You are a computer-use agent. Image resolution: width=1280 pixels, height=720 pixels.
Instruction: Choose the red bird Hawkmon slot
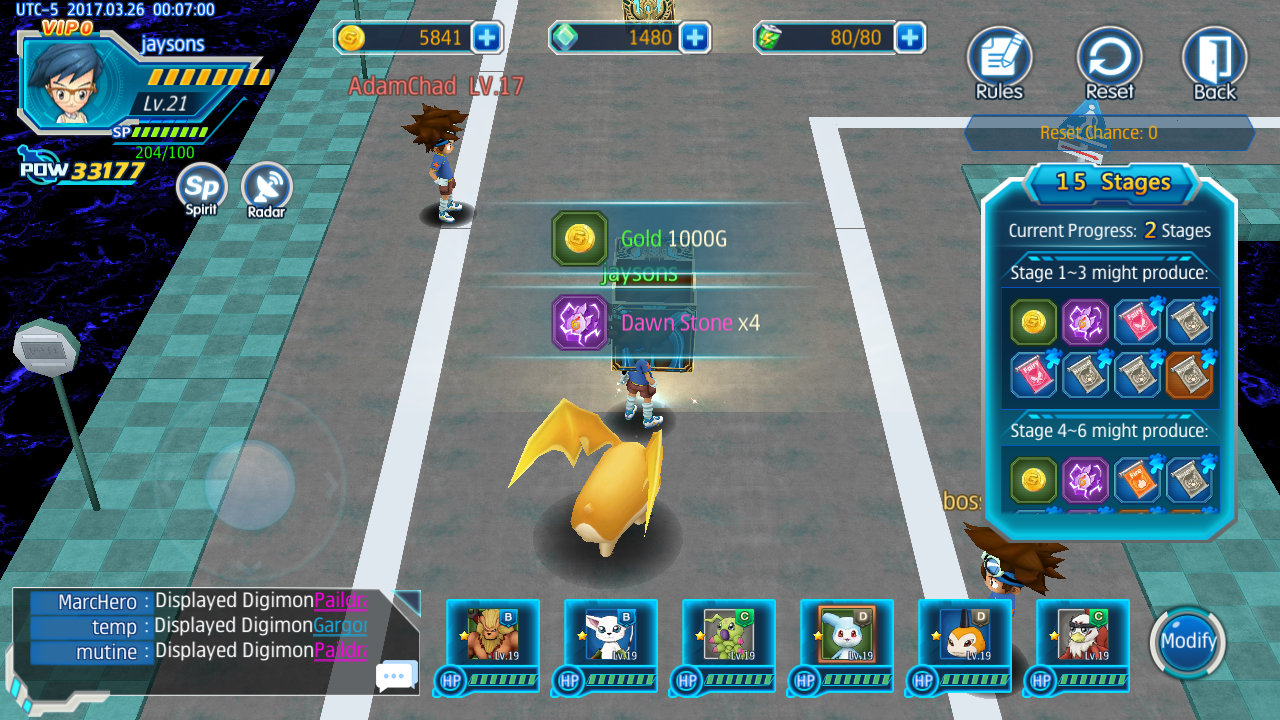[x=1083, y=633]
